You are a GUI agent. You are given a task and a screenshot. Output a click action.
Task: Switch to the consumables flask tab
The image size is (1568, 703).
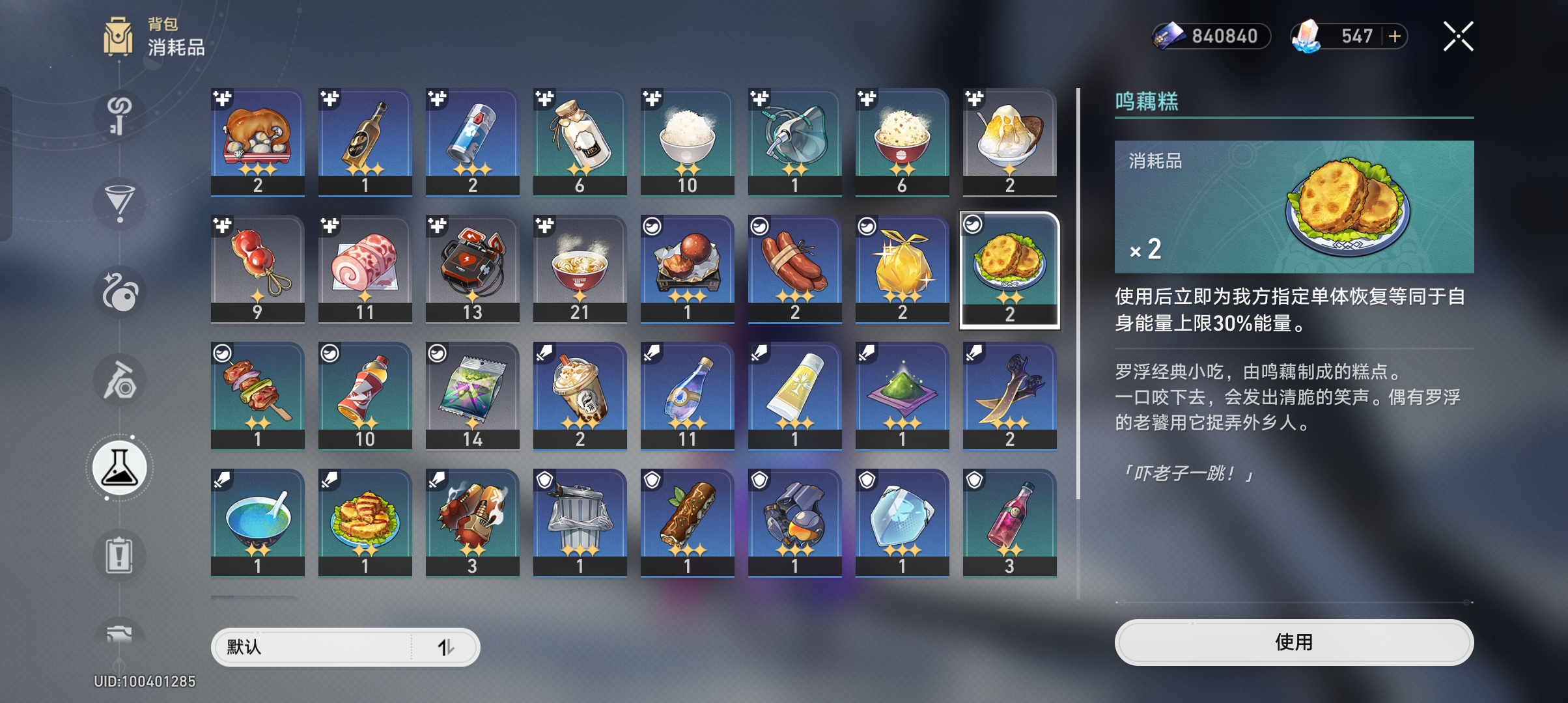120,468
